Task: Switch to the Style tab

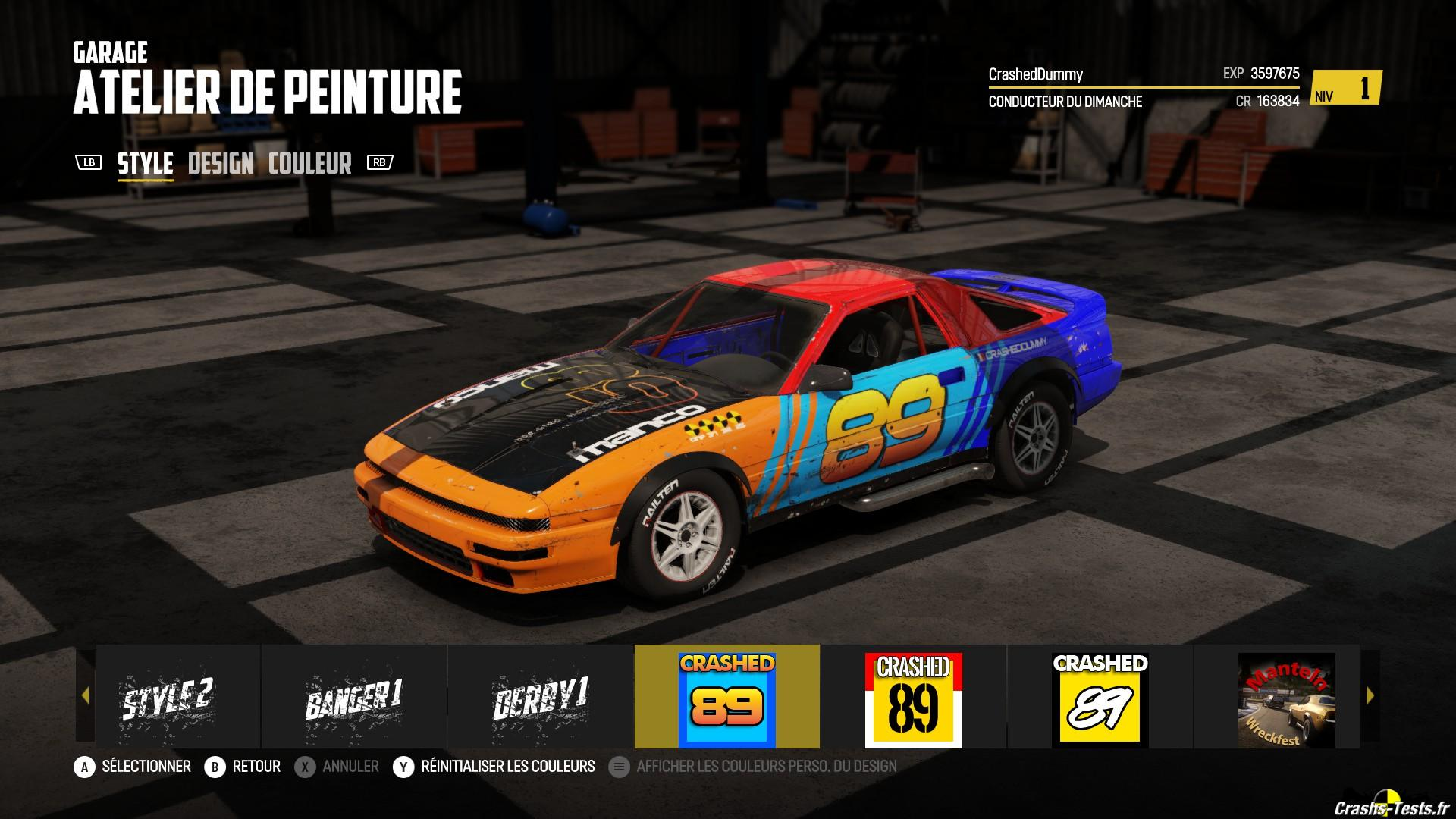Action: pos(146,163)
